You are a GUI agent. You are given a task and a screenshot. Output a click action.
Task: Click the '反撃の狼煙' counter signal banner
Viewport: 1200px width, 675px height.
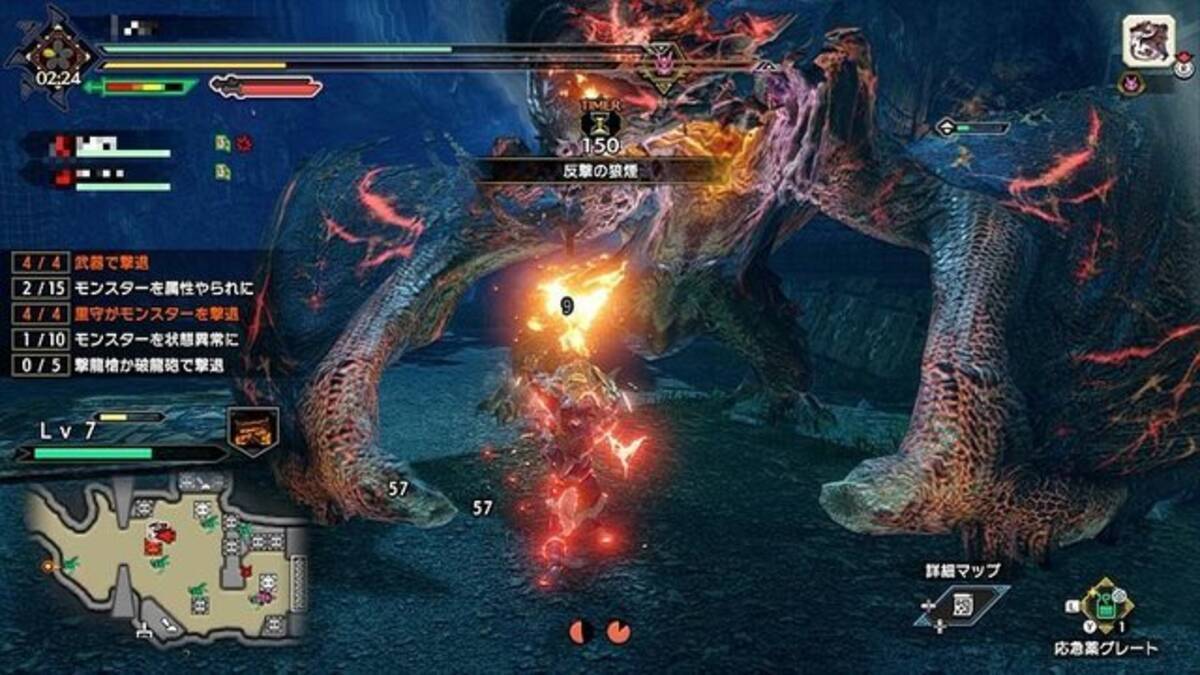[600, 171]
